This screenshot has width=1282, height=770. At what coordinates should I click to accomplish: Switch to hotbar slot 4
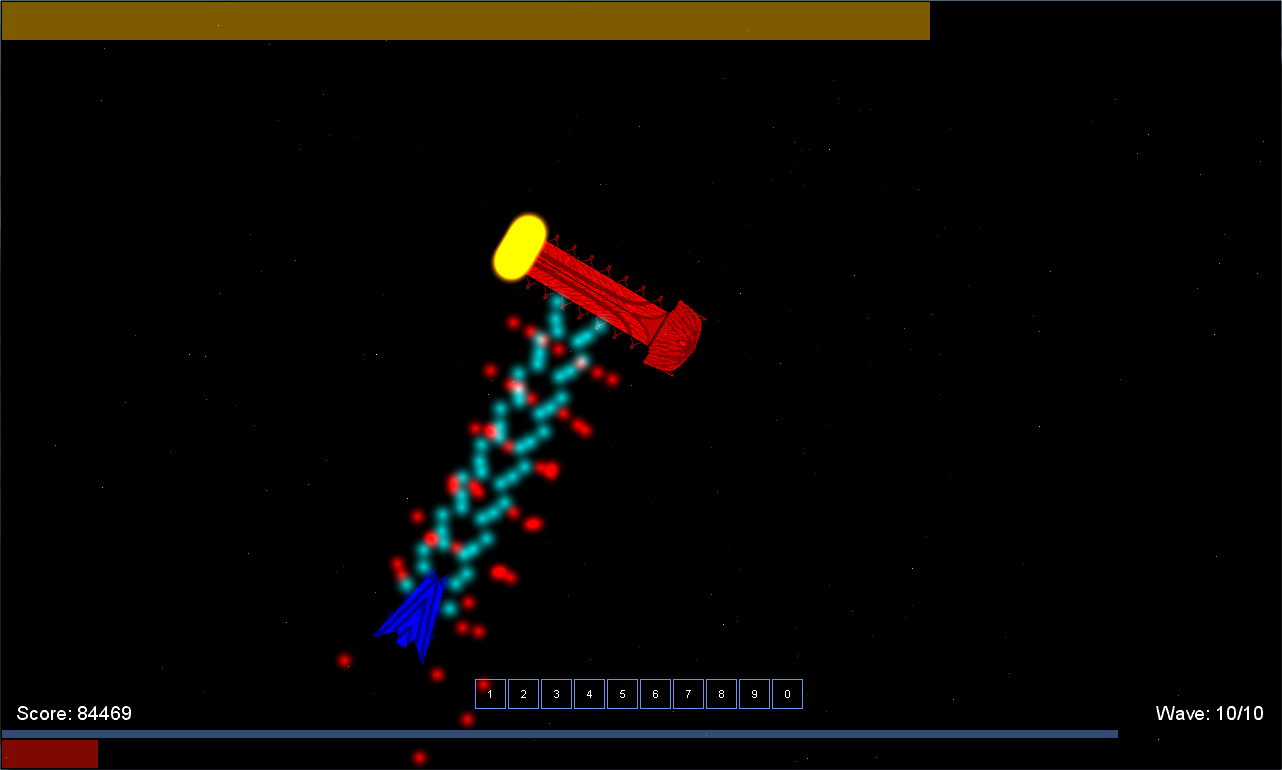click(x=589, y=694)
